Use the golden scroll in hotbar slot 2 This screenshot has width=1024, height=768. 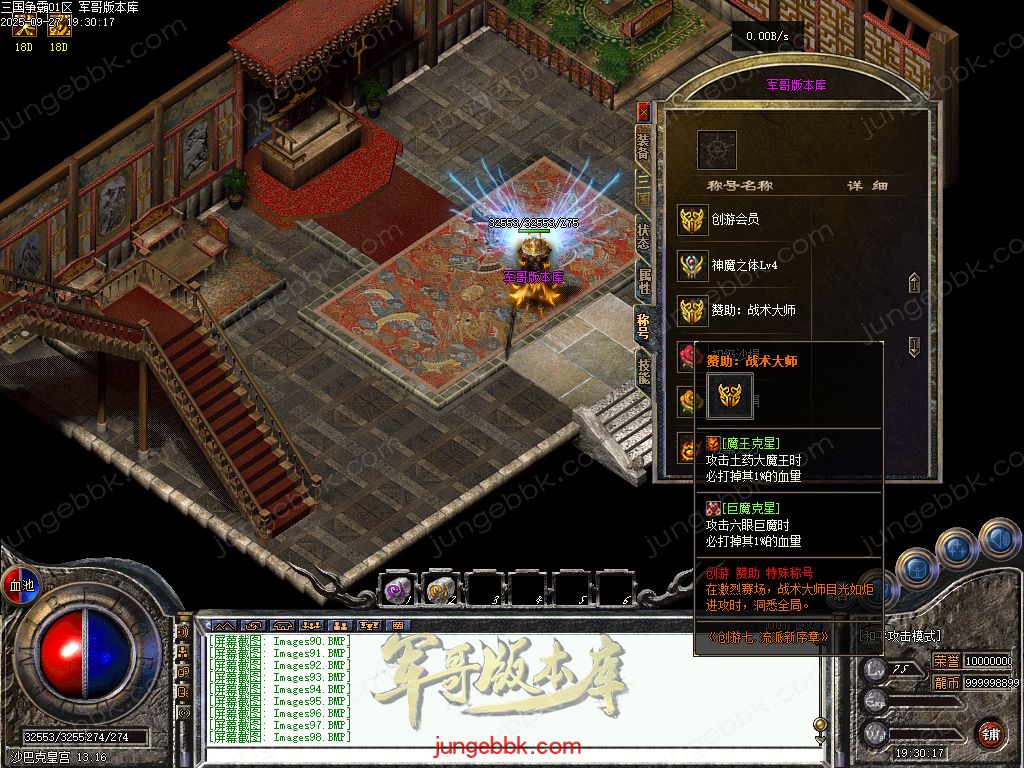coord(440,591)
